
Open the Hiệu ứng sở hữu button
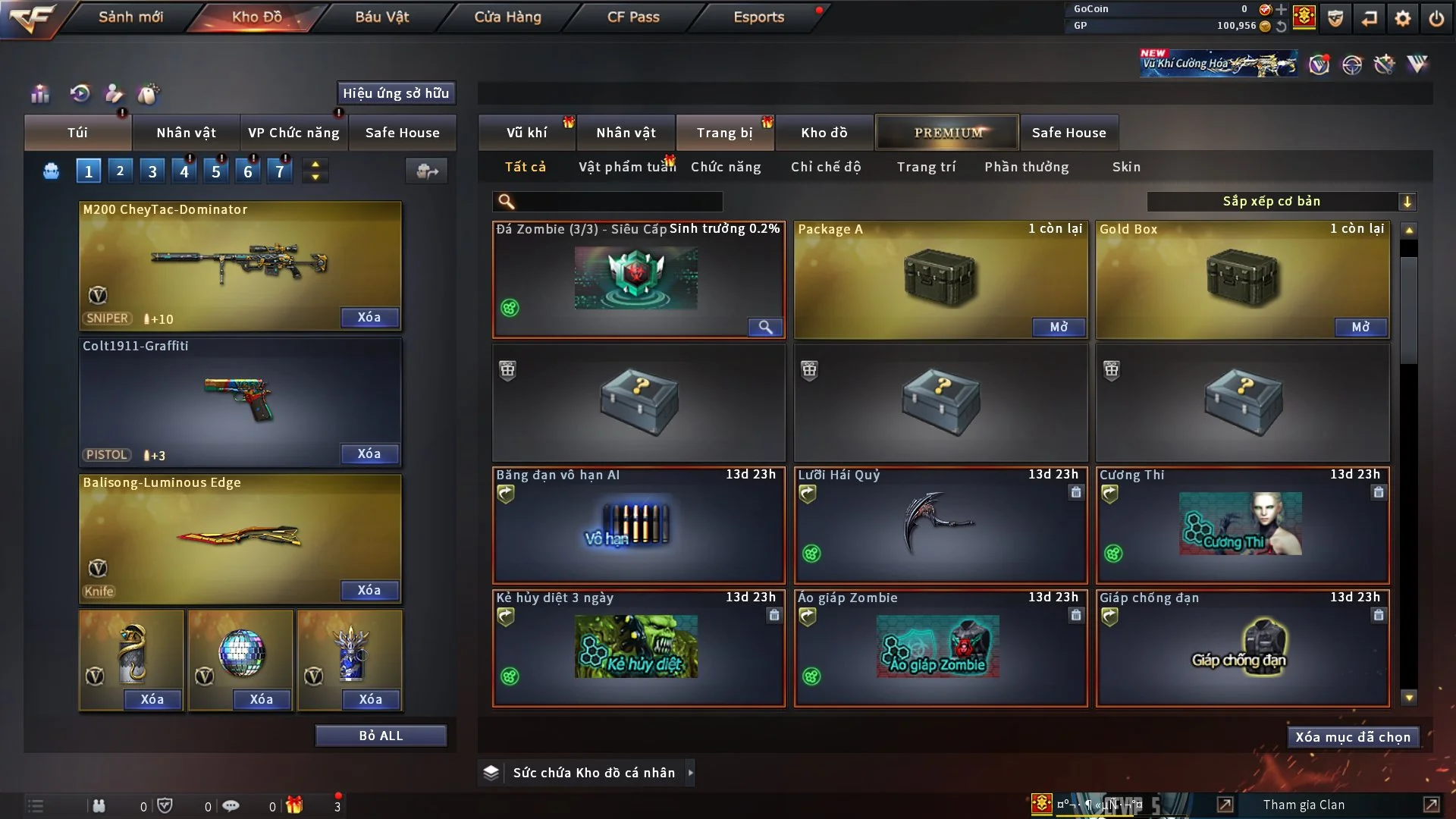point(396,93)
